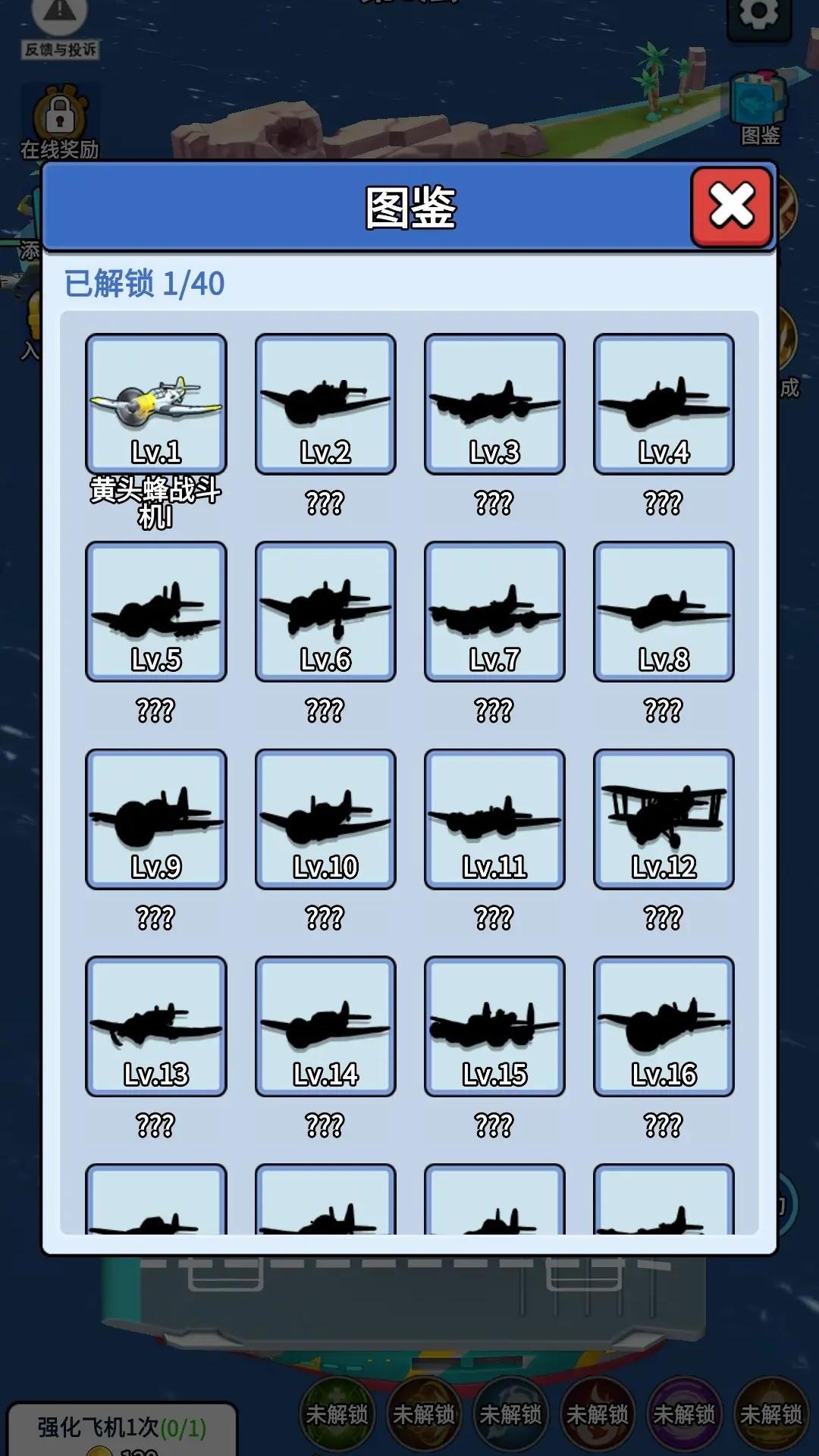Select the Lv.11 plane silhouette tile
The height and width of the screenshot is (1456, 819).
point(494,819)
